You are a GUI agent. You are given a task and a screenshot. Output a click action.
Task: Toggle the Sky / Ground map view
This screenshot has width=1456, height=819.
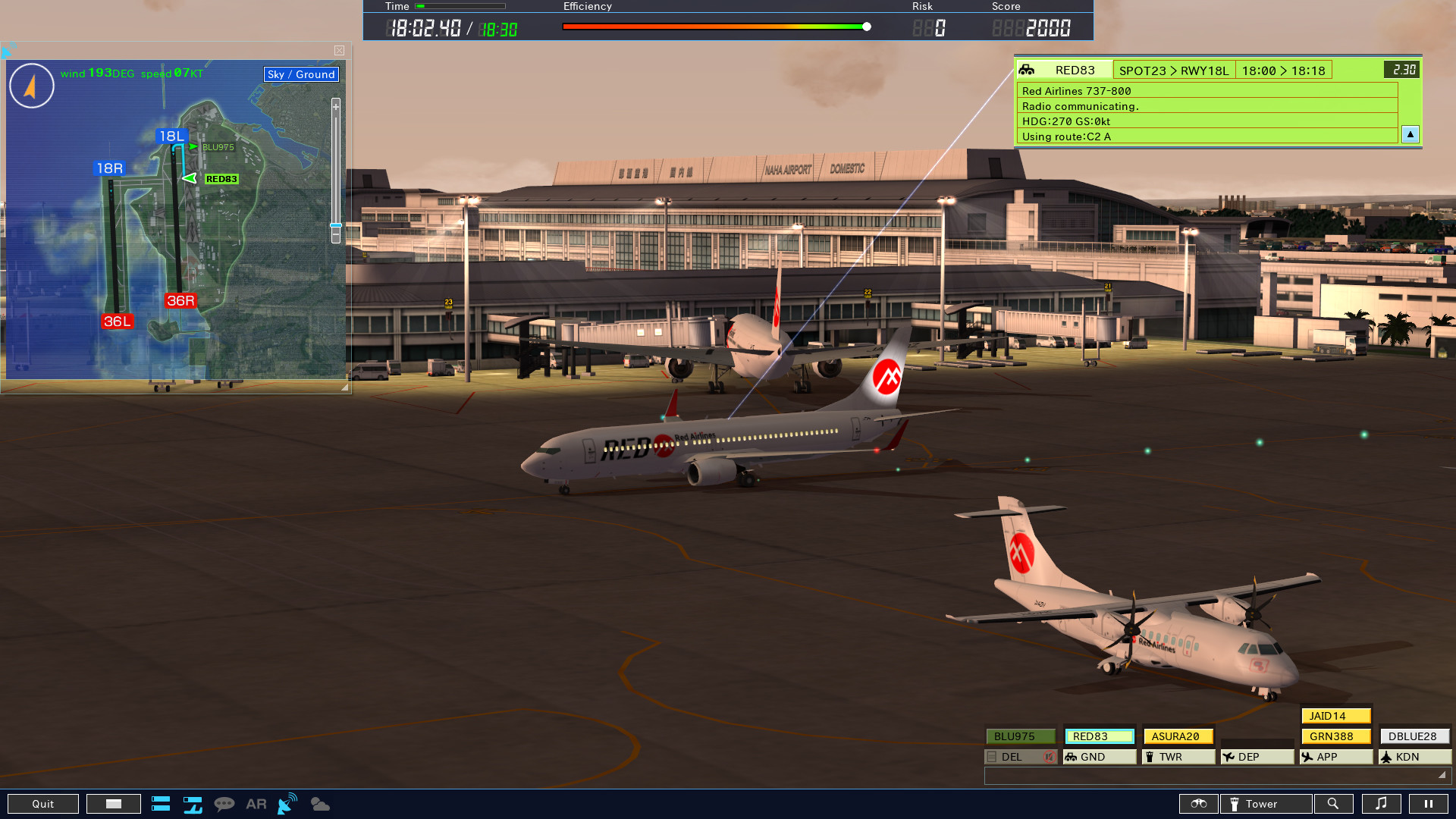(300, 74)
